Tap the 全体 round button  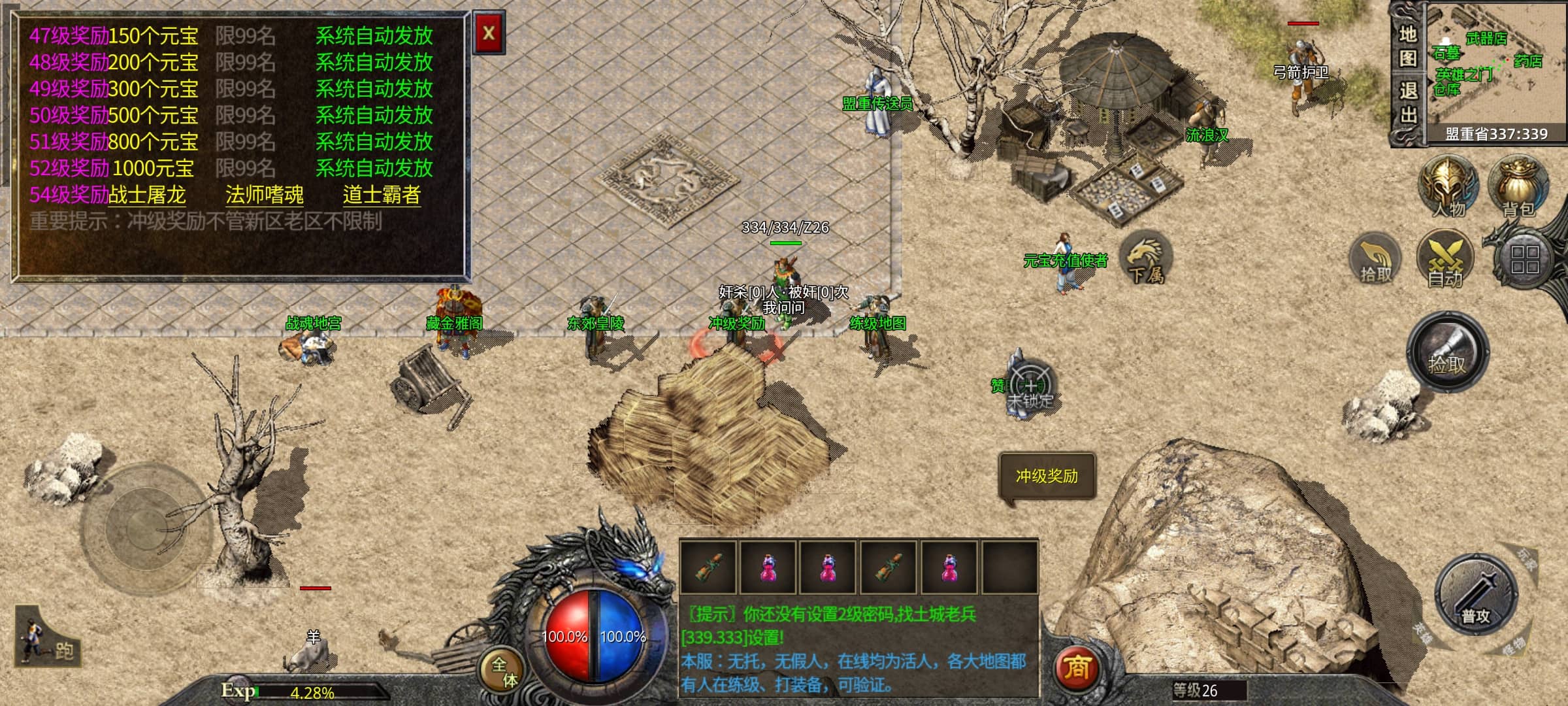click(x=504, y=671)
